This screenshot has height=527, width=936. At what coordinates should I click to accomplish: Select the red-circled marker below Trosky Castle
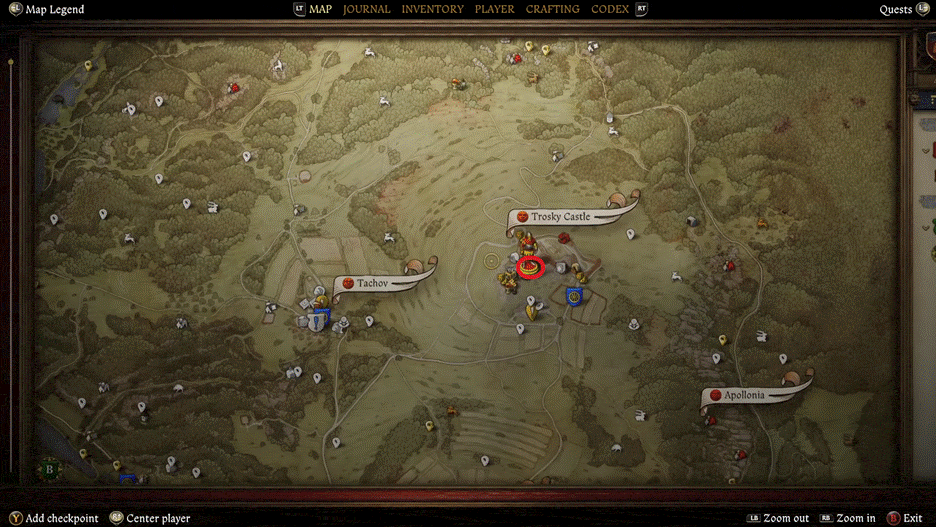[x=531, y=267]
